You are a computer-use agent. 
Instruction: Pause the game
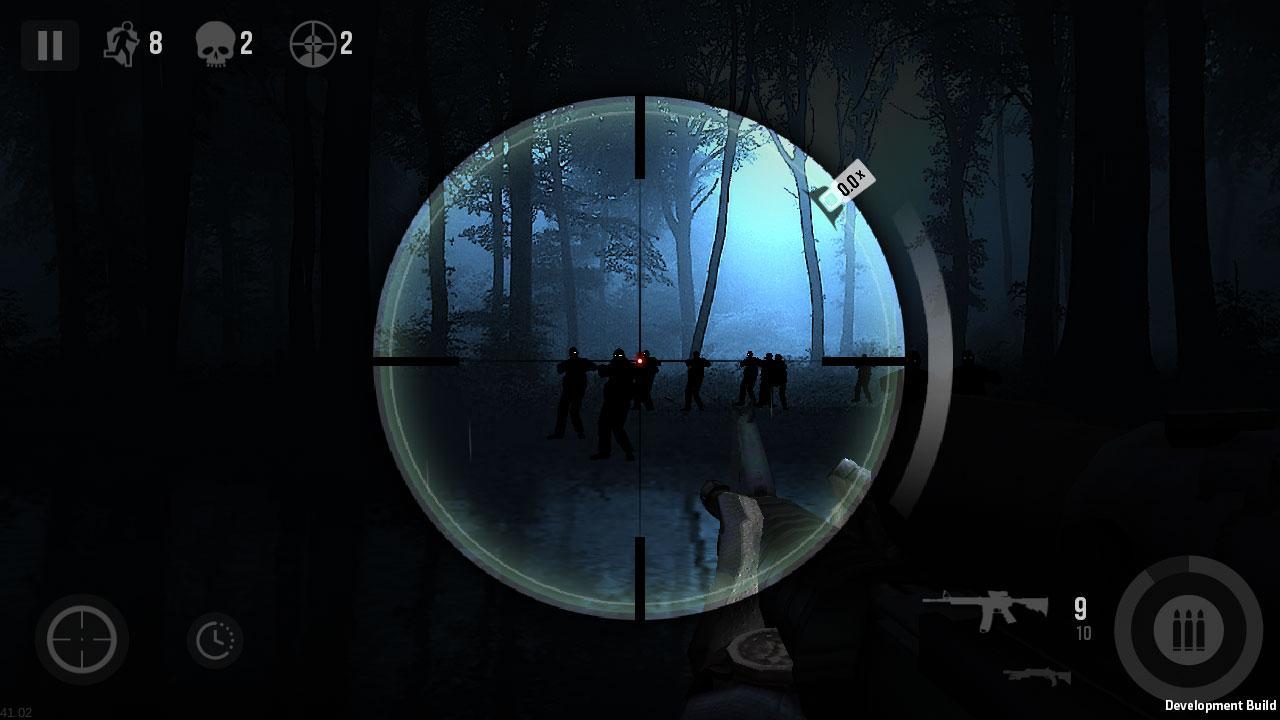(x=49, y=45)
